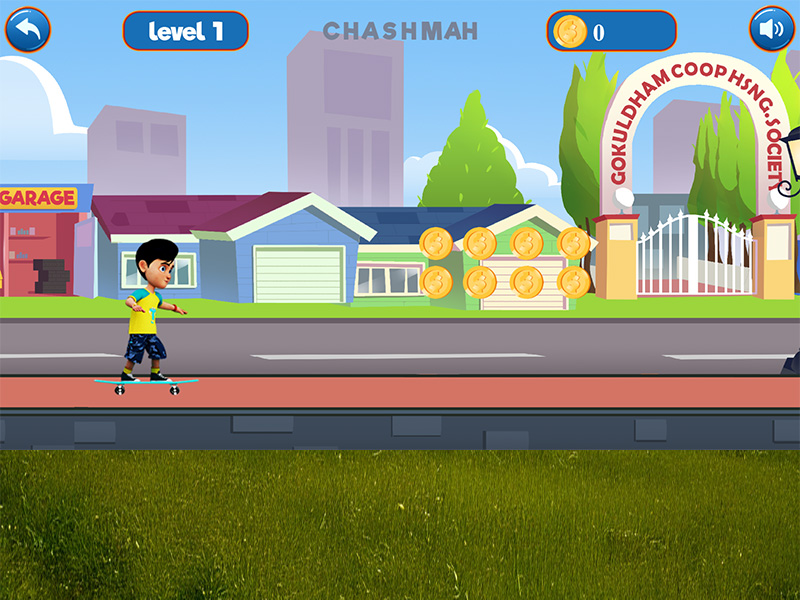
Task: Click the back arrow button
Action: [x=28, y=30]
